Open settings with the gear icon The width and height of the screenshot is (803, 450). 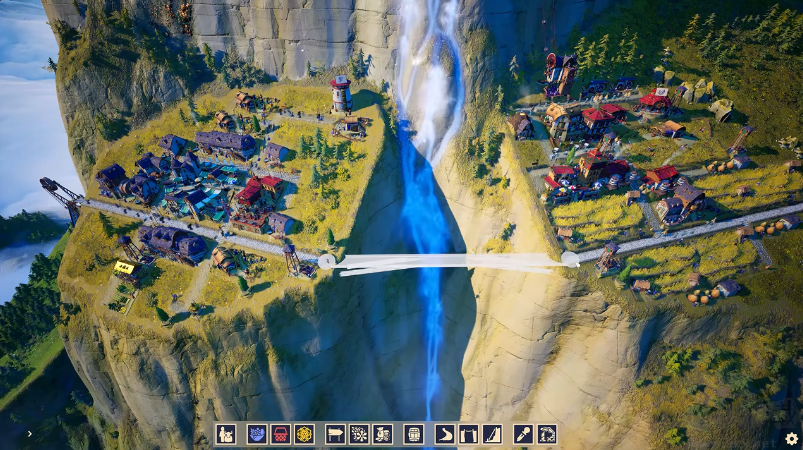pyautogui.click(x=791, y=438)
